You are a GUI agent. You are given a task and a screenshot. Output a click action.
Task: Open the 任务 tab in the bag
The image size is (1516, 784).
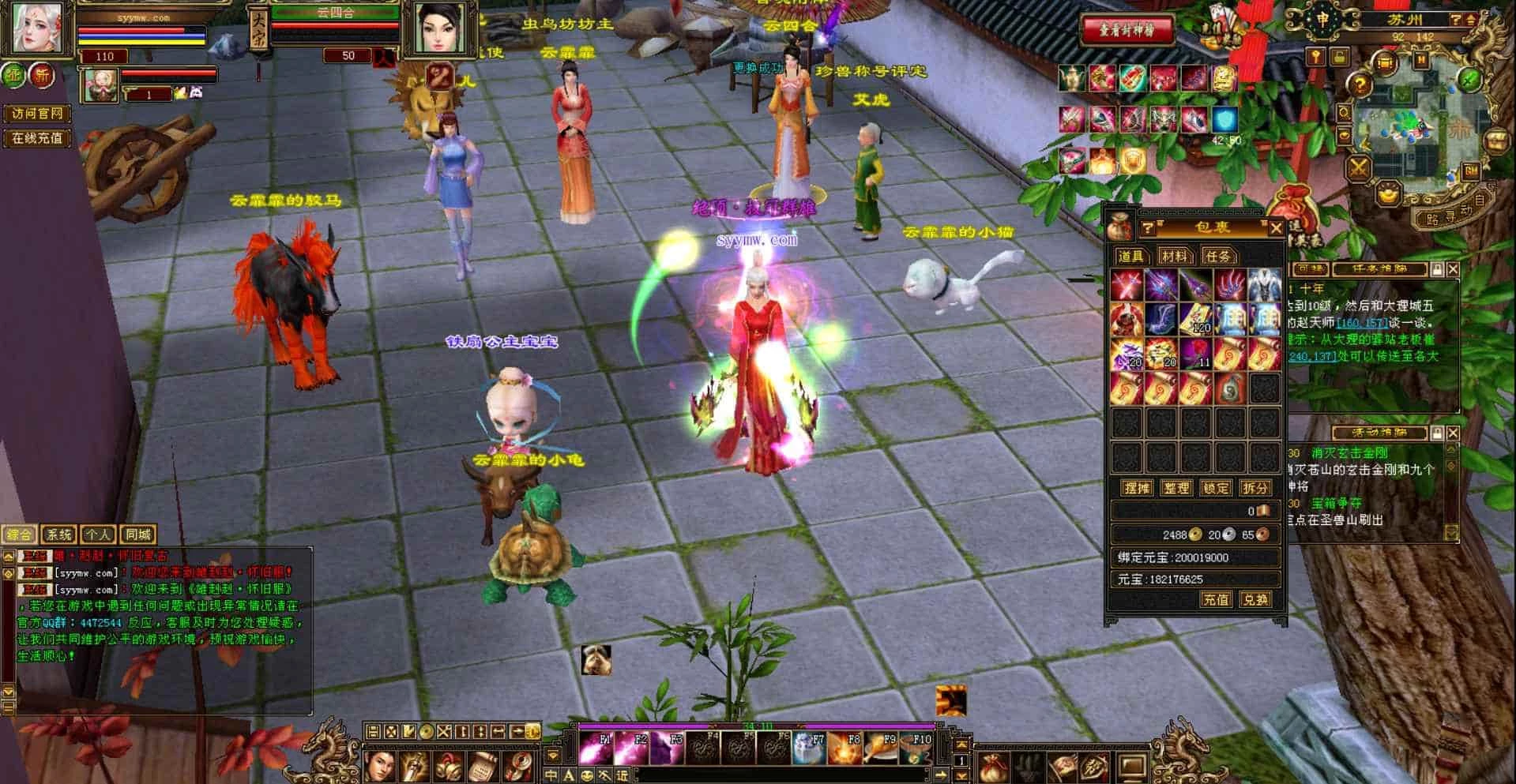pyautogui.click(x=1217, y=256)
